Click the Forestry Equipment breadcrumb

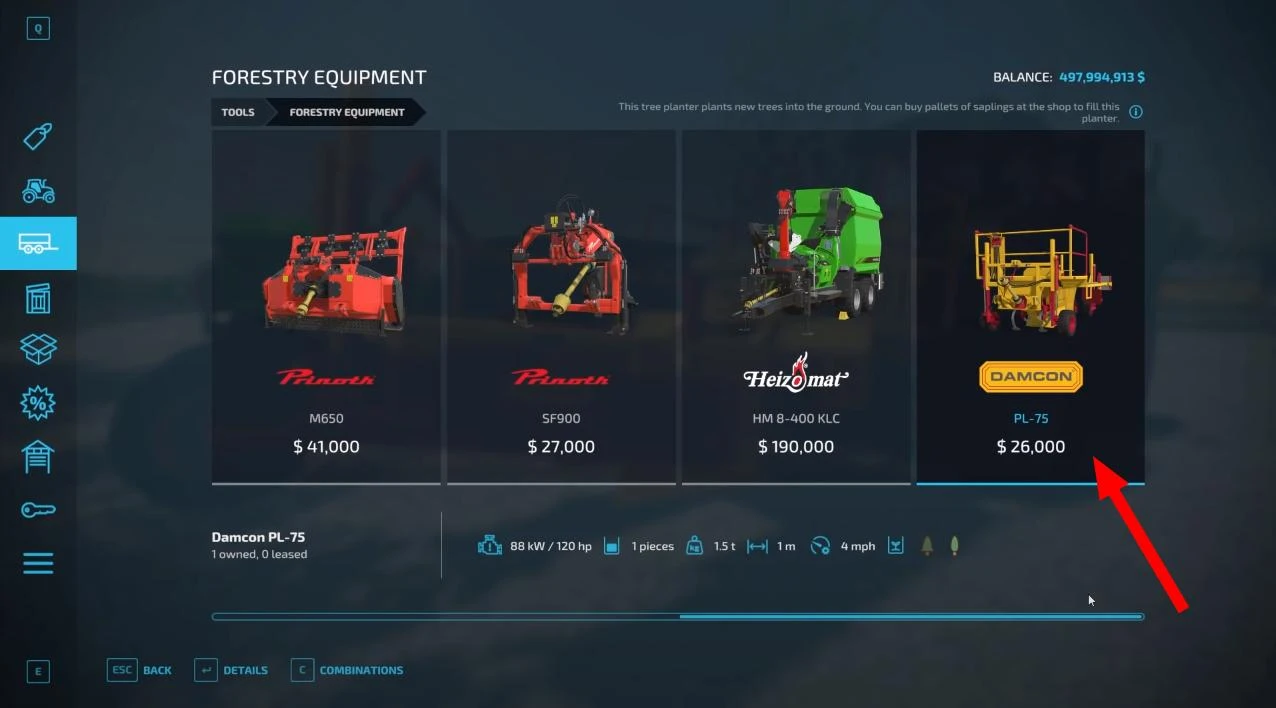(x=347, y=112)
